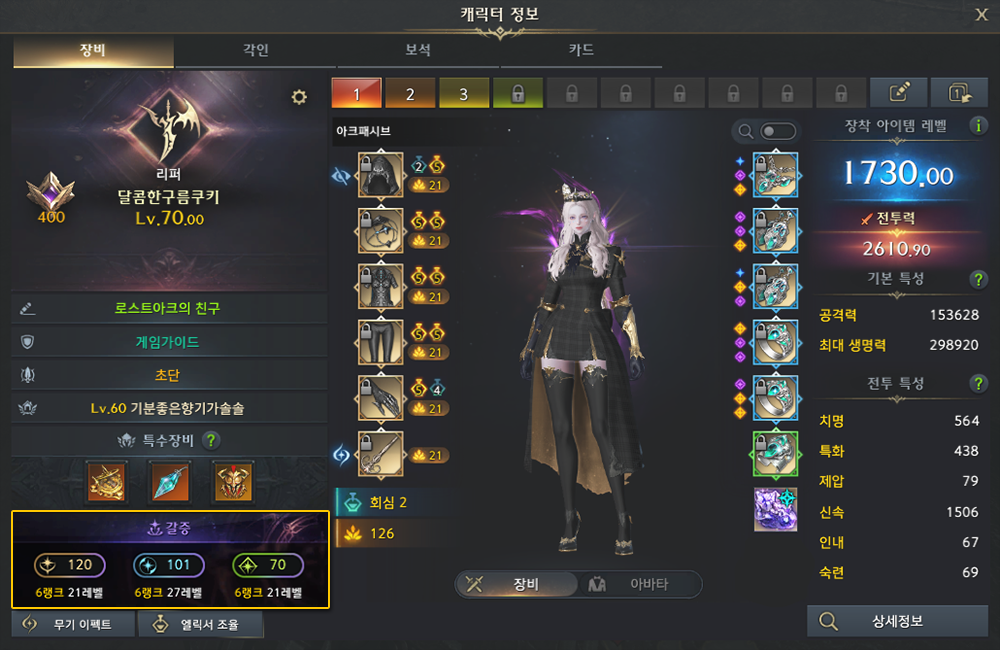The height and width of the screenshot is (650, 1000).
Task: Switch to the 각인 tab
Action: coord(255,50)
